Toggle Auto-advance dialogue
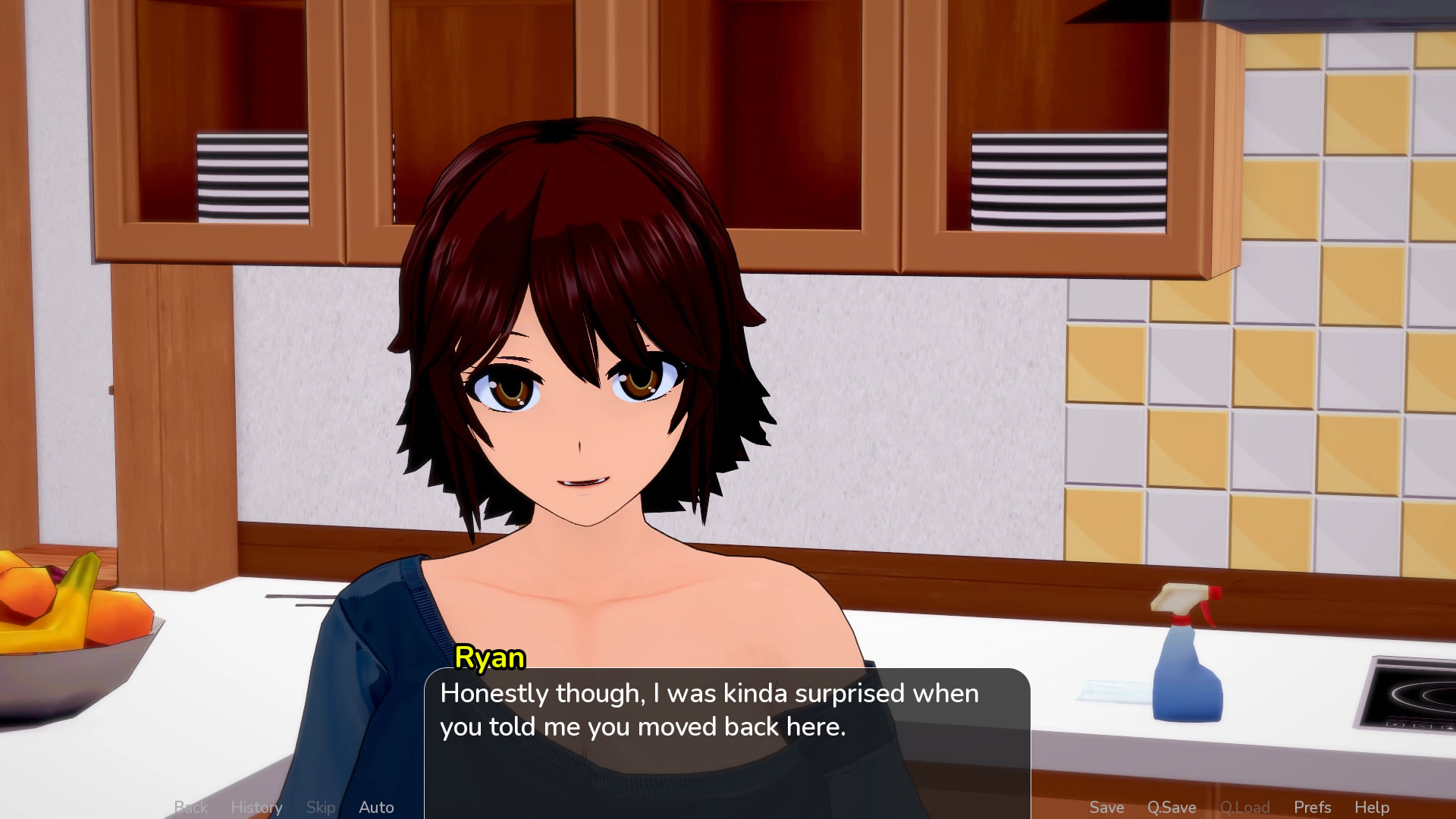Screen dimensions: 1456x819 pos(376,807)
